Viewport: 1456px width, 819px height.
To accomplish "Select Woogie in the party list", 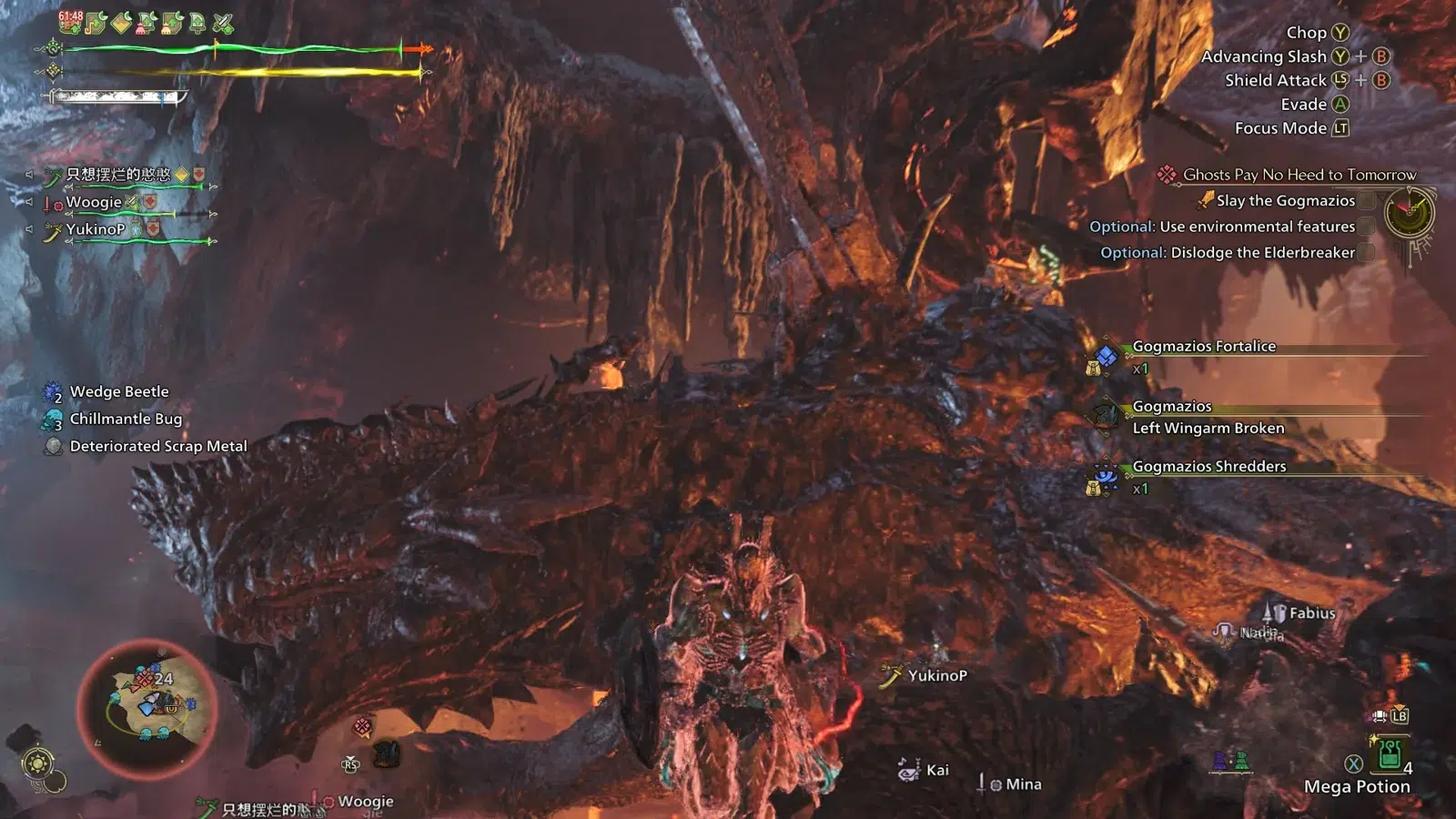I will point(94,202).
